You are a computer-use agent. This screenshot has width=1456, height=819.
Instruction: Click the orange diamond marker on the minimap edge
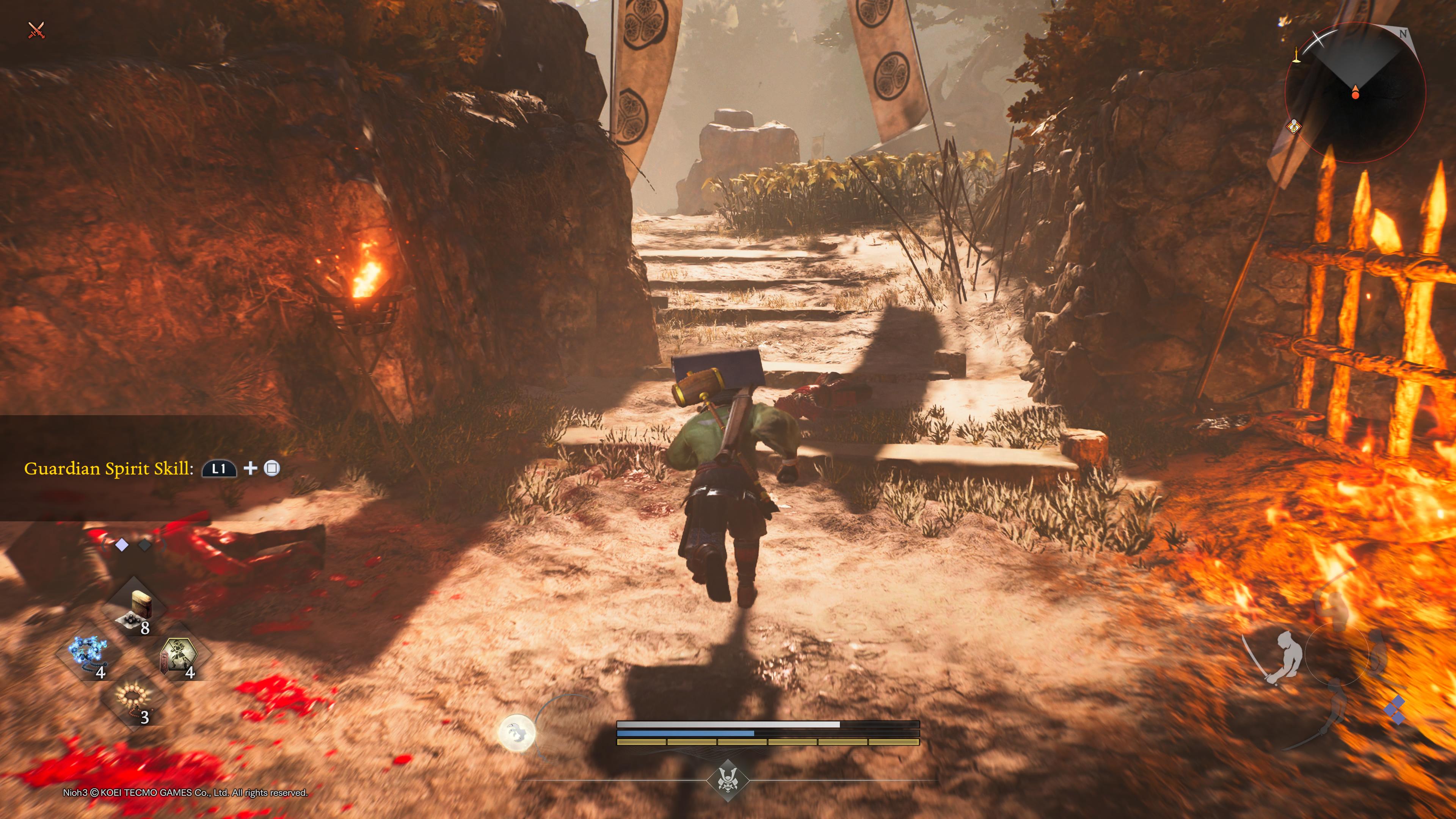coord(1294,126)
